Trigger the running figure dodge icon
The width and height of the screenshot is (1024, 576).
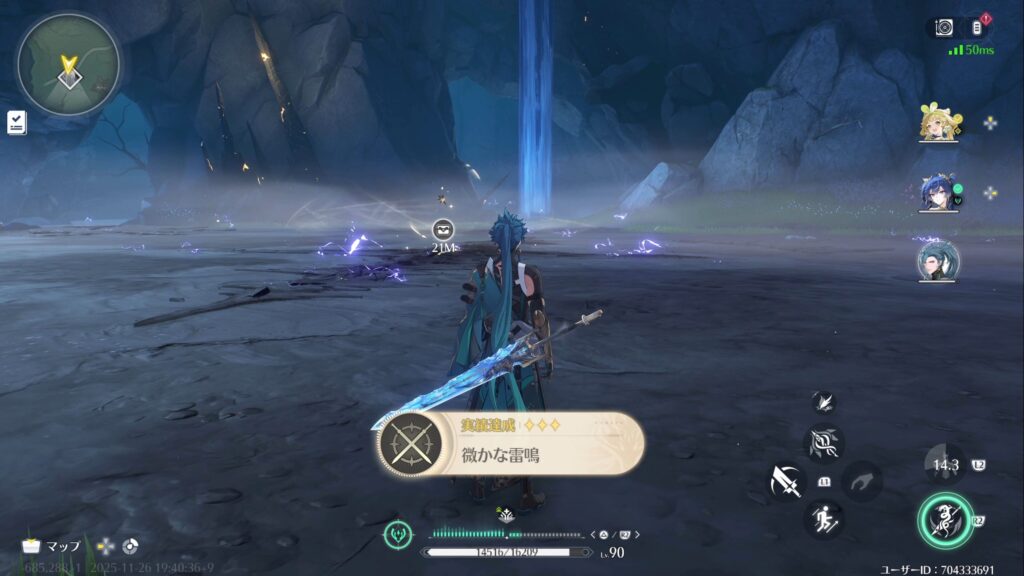coord(824,519)
